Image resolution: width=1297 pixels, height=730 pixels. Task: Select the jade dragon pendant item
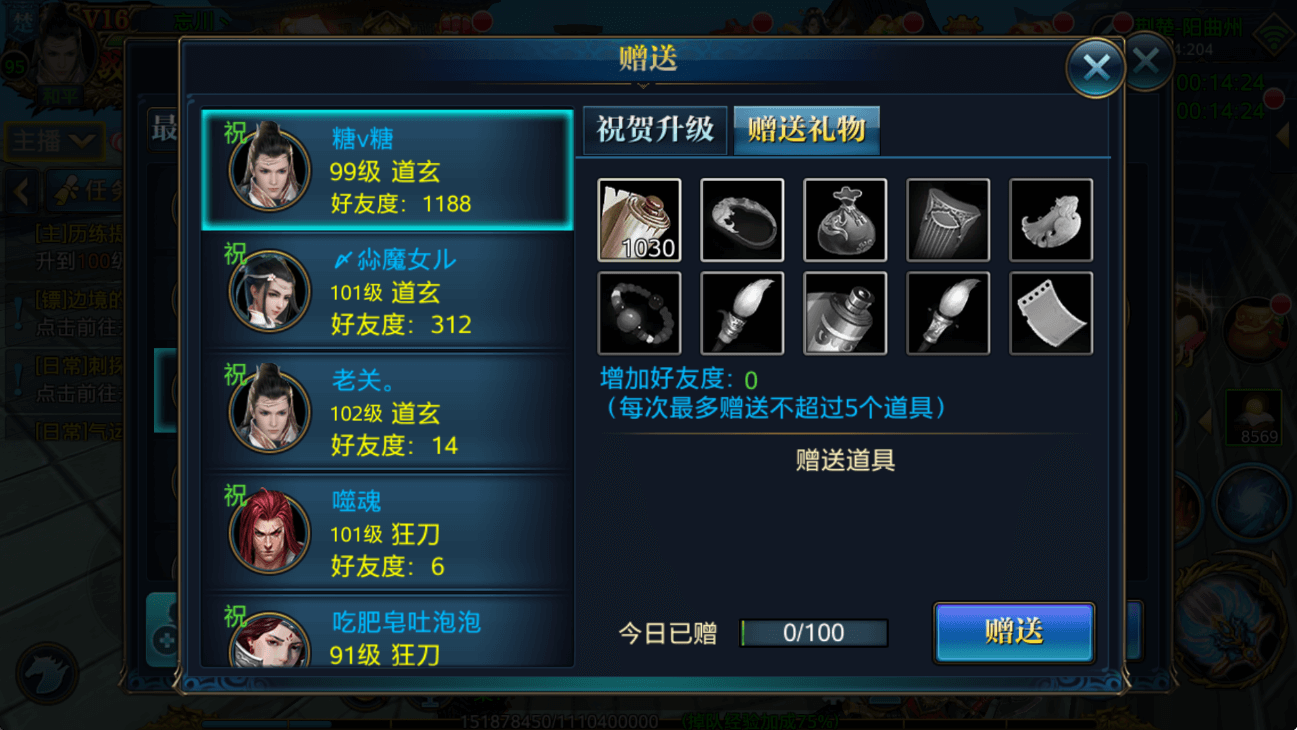coord(1051,220)
